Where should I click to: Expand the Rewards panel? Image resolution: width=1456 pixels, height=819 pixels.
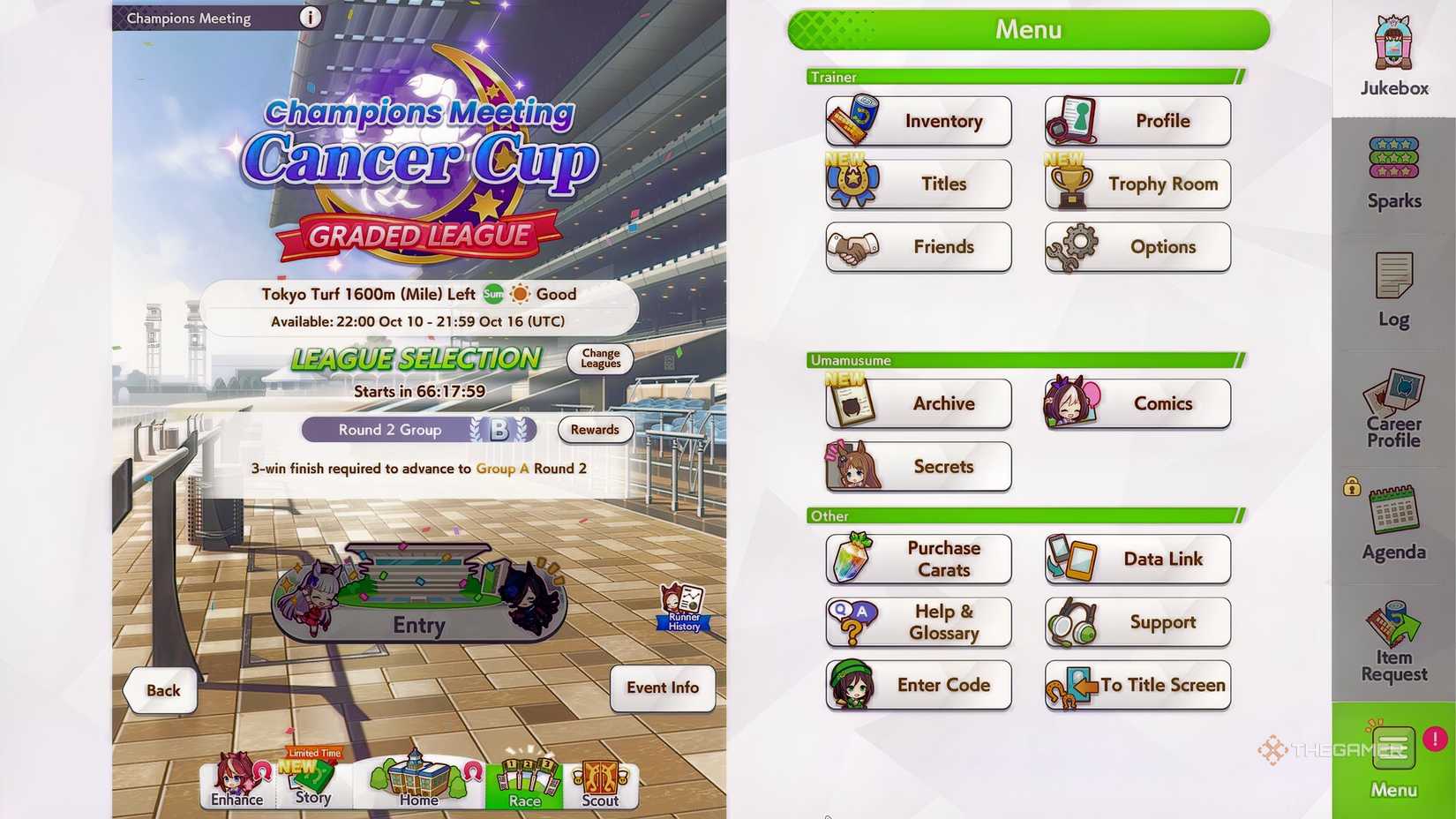point(594,430)
